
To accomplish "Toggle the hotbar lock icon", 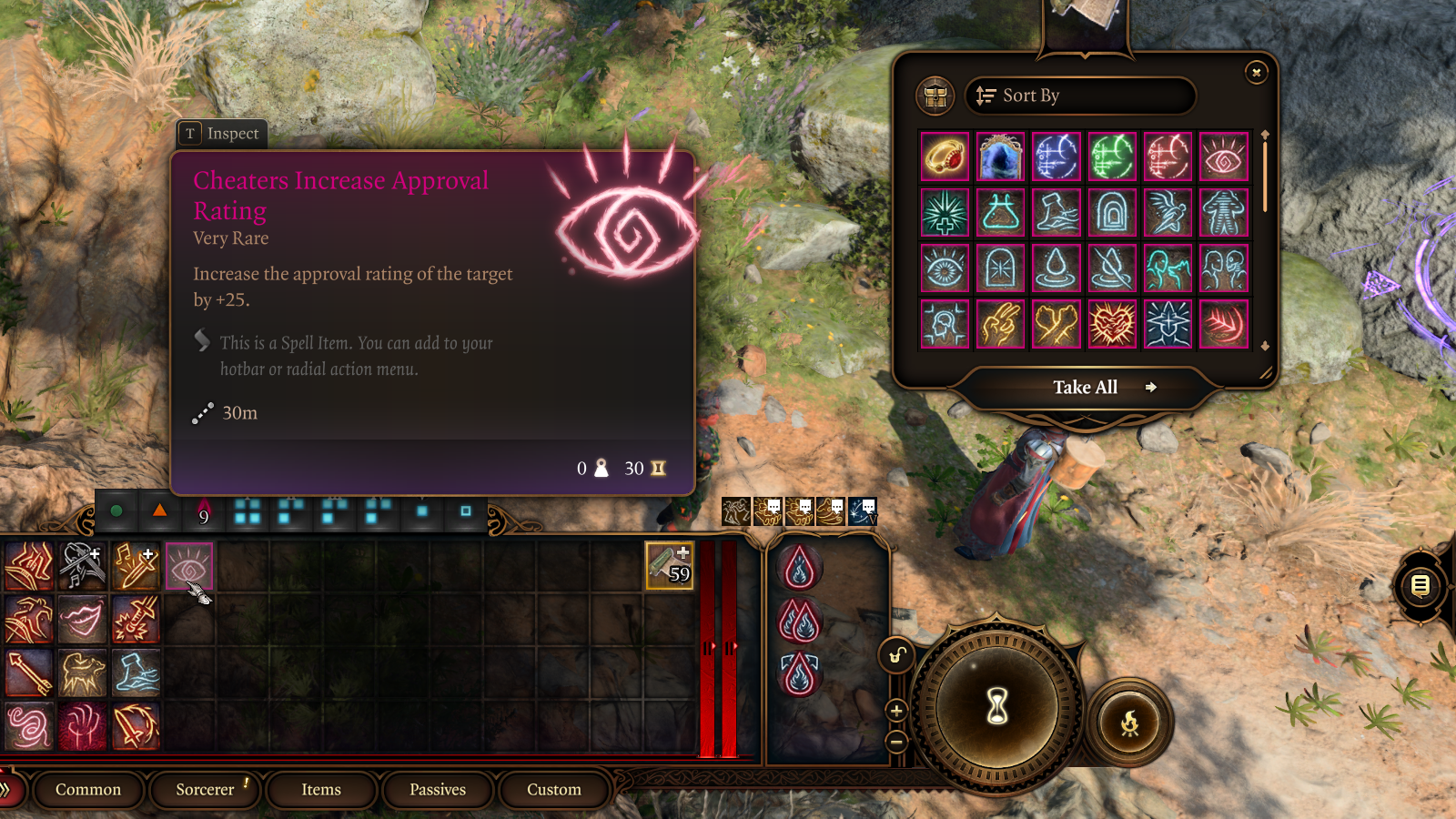I will [x=897, y=655].
